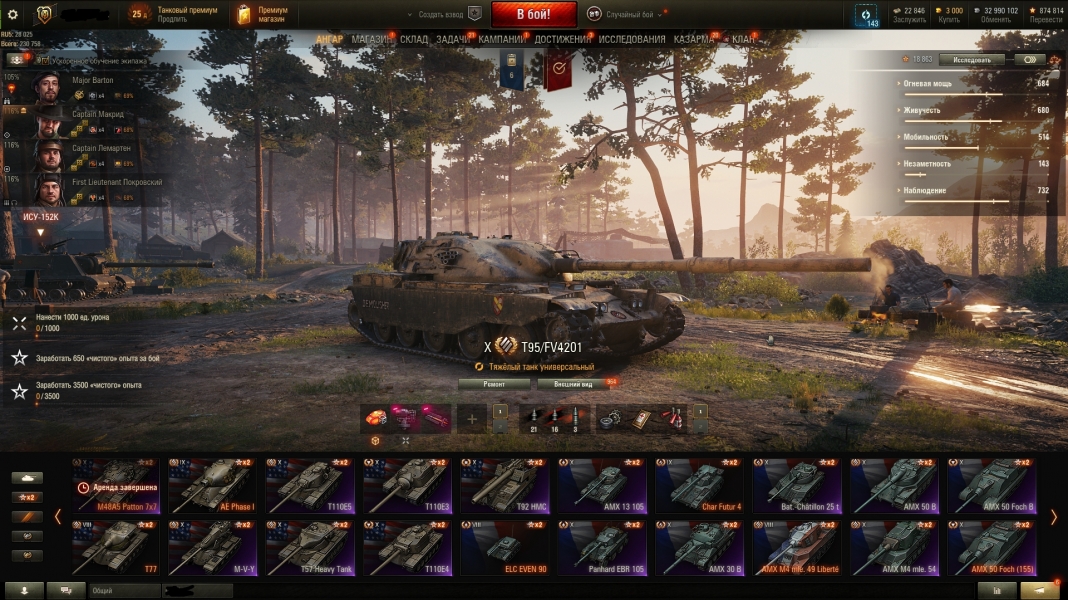Viewport: 1068px width, 600px height.
Task: Click the «Общий» chat channel tab
Action: (103, 591)
